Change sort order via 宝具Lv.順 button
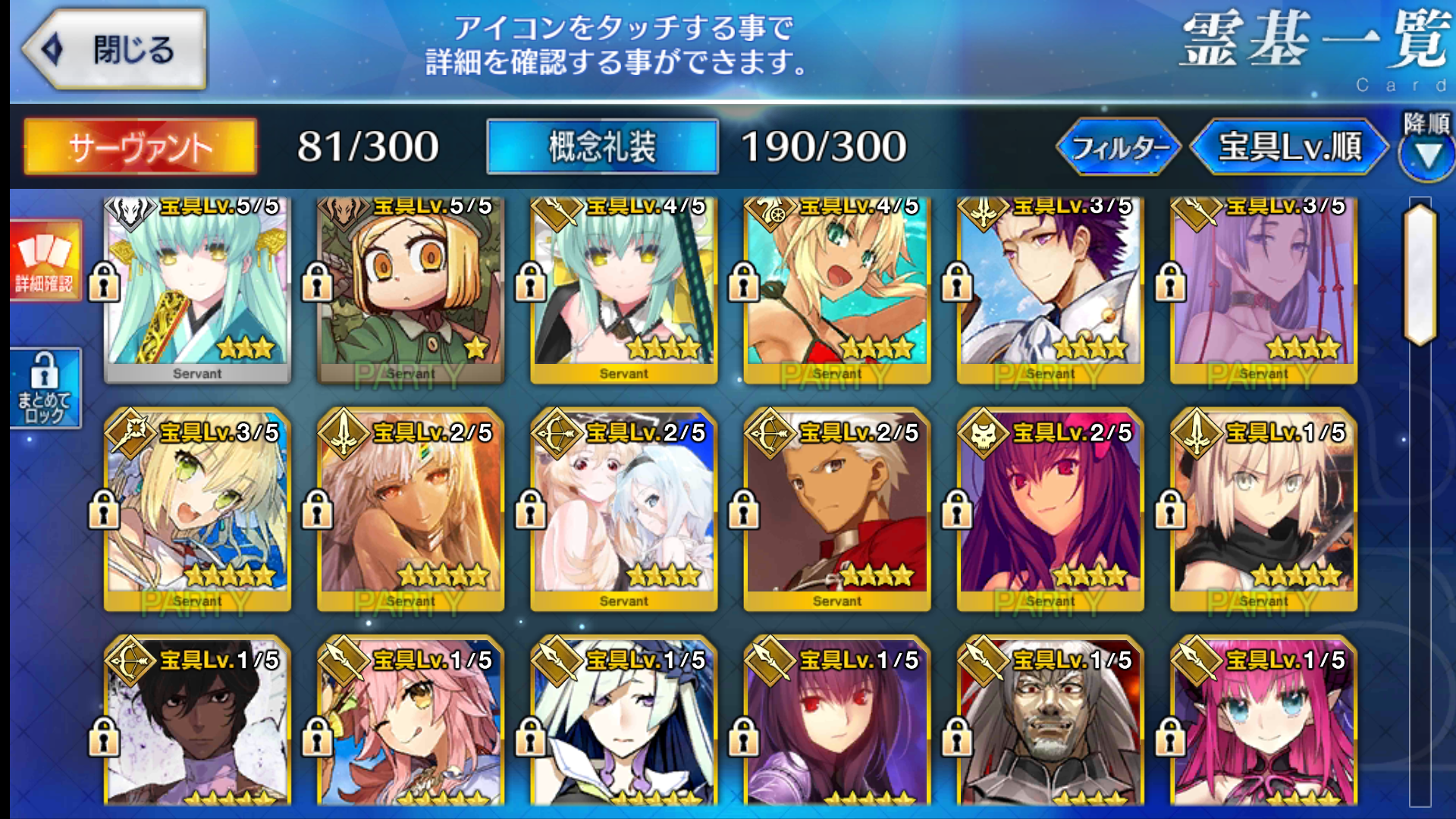Screen dimensions: 1456x819 (1289, 146)
